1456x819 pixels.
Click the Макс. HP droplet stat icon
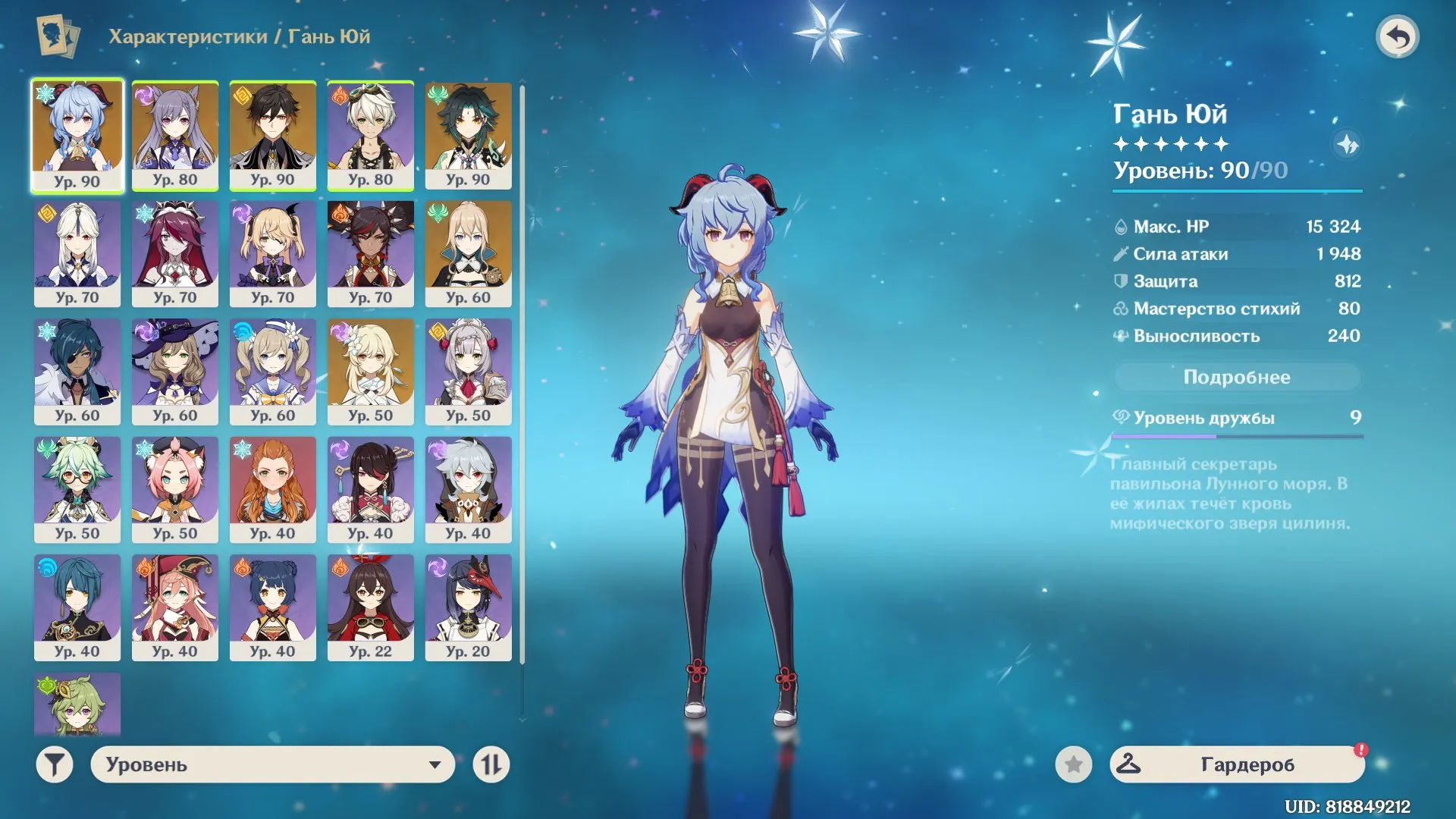pyautogui.click(x=1121, y=226)
